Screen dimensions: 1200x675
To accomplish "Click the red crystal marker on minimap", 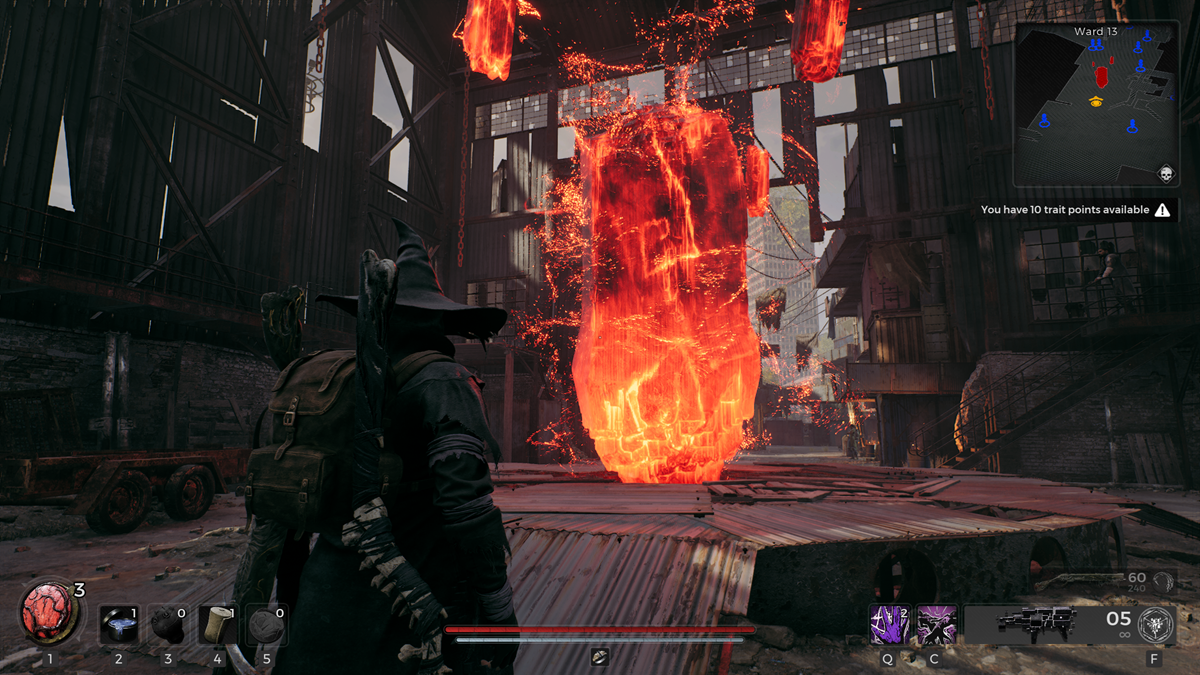I will tap(1102, 77).
